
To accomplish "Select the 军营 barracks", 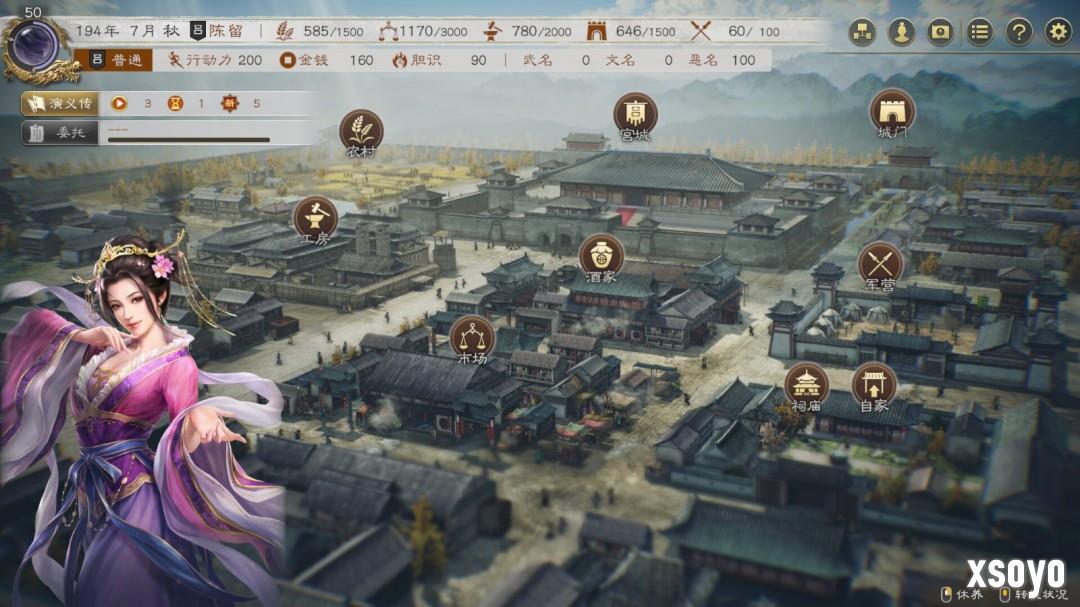I will pos(880,264).
